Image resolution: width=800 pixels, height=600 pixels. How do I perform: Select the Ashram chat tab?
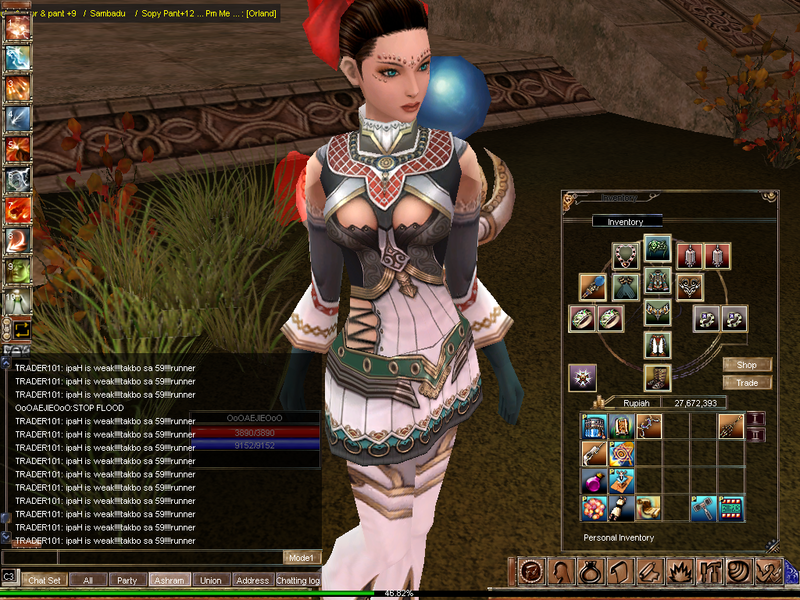[x=169, y=580]
